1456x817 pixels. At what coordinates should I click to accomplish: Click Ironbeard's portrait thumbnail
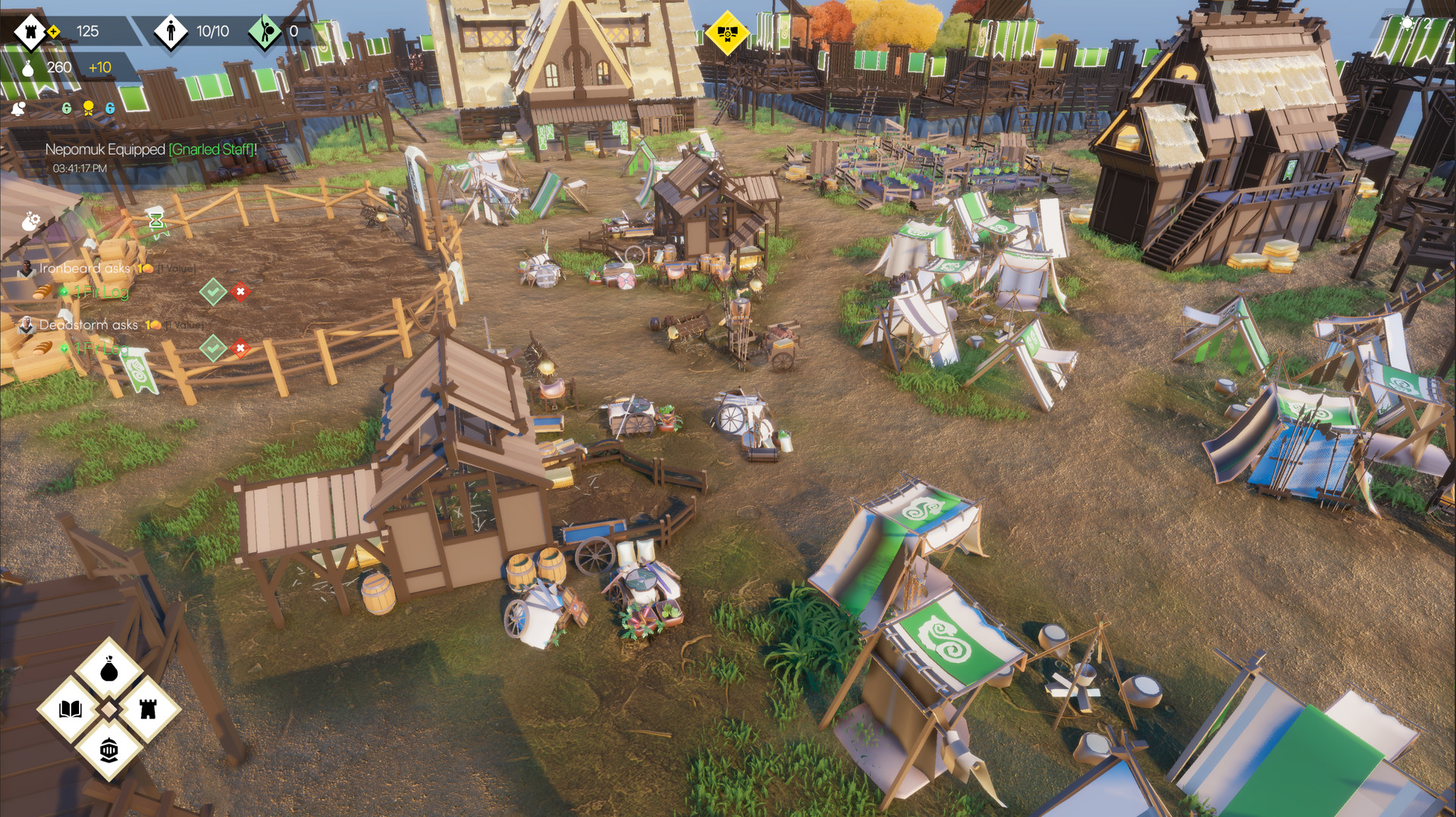(27, 269)
